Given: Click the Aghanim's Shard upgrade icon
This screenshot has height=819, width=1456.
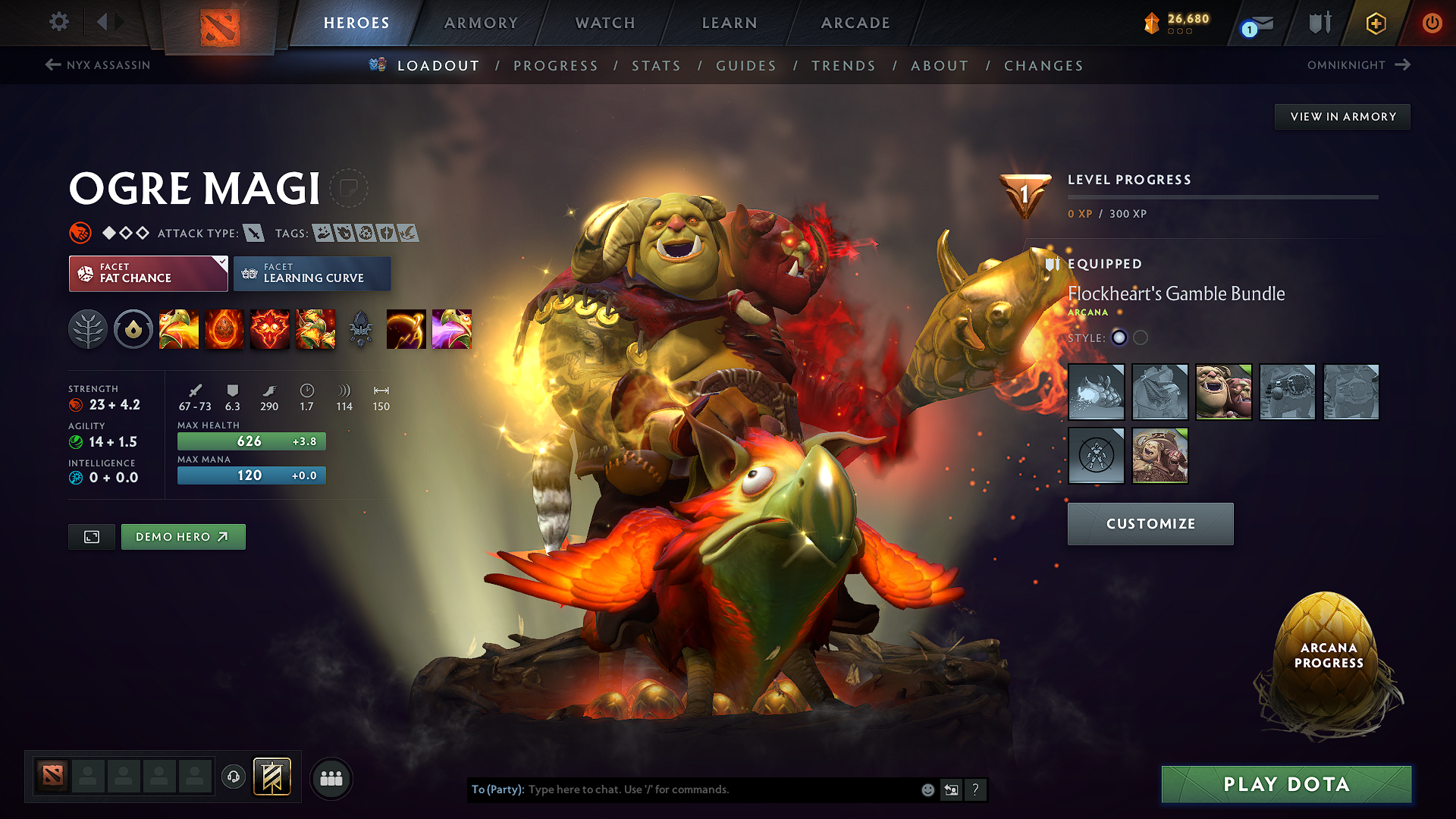Looking at the screenshot, I should click(361, 329).
